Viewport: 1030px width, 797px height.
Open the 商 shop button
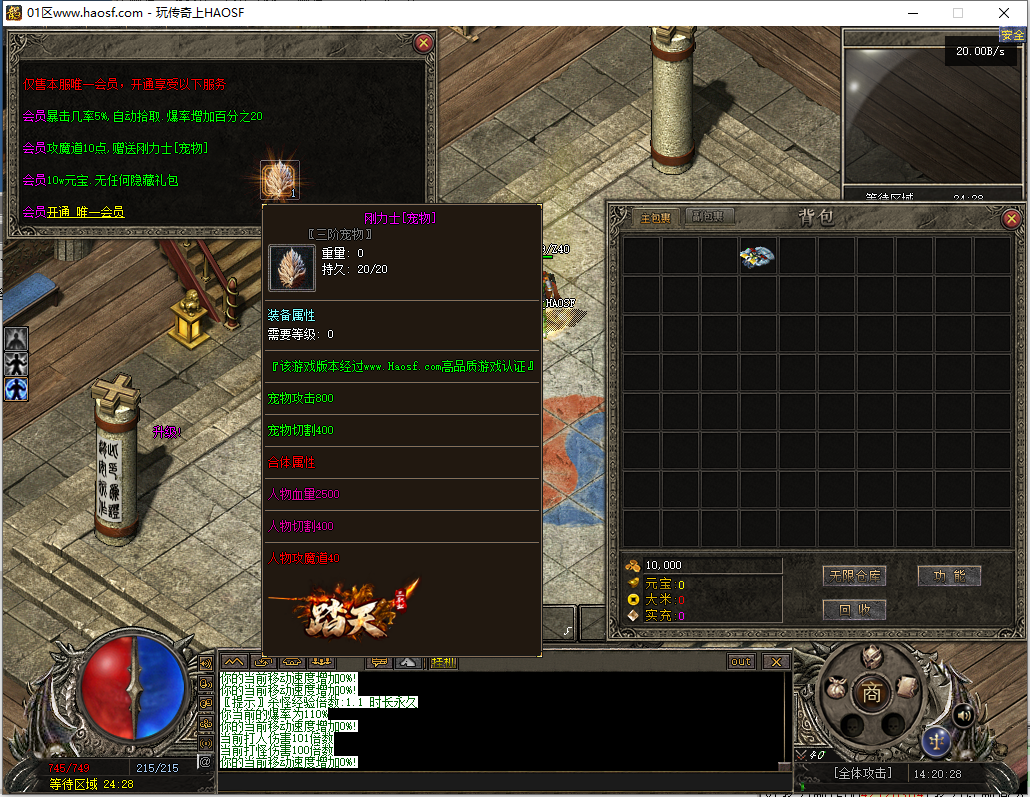pos(871,694)
